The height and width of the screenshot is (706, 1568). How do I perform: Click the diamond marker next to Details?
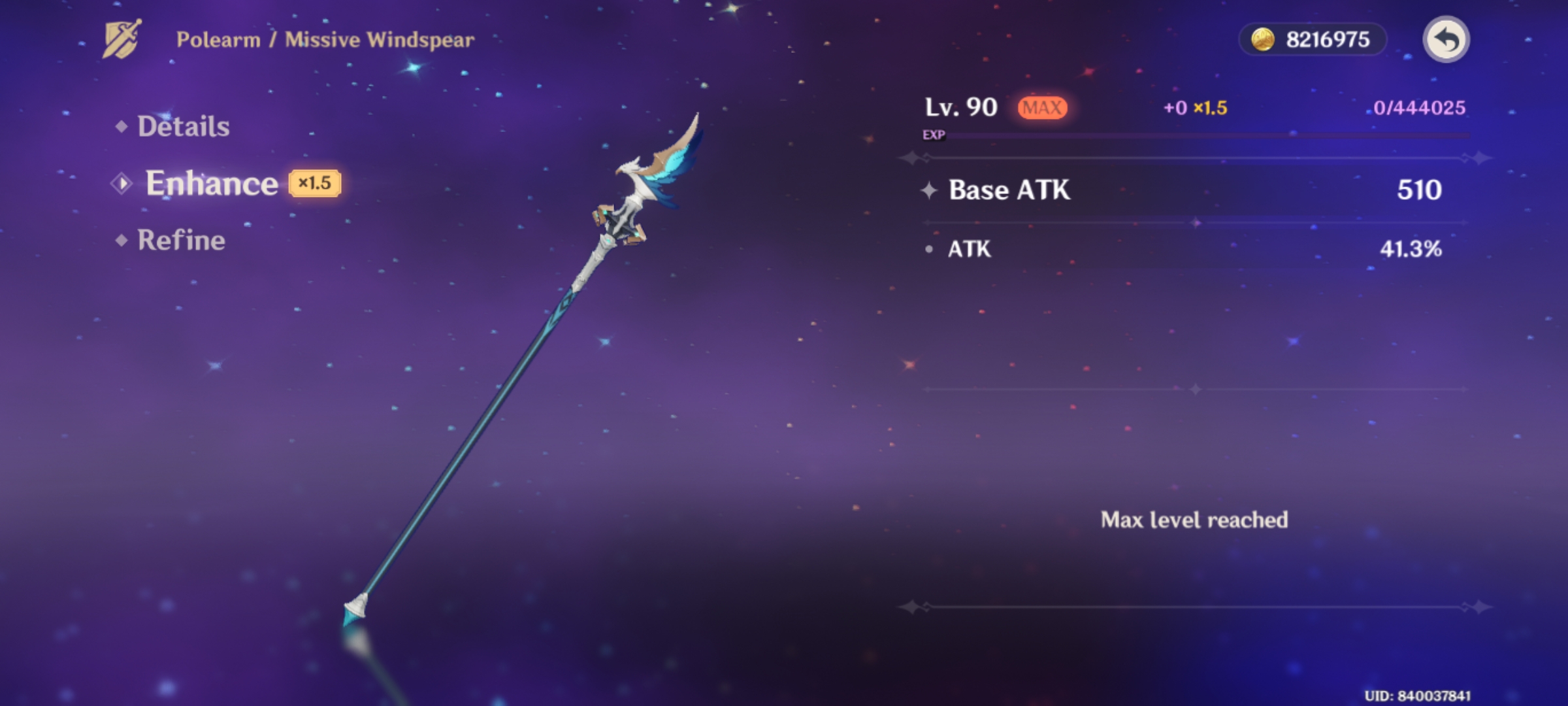[x=121, y=126]
